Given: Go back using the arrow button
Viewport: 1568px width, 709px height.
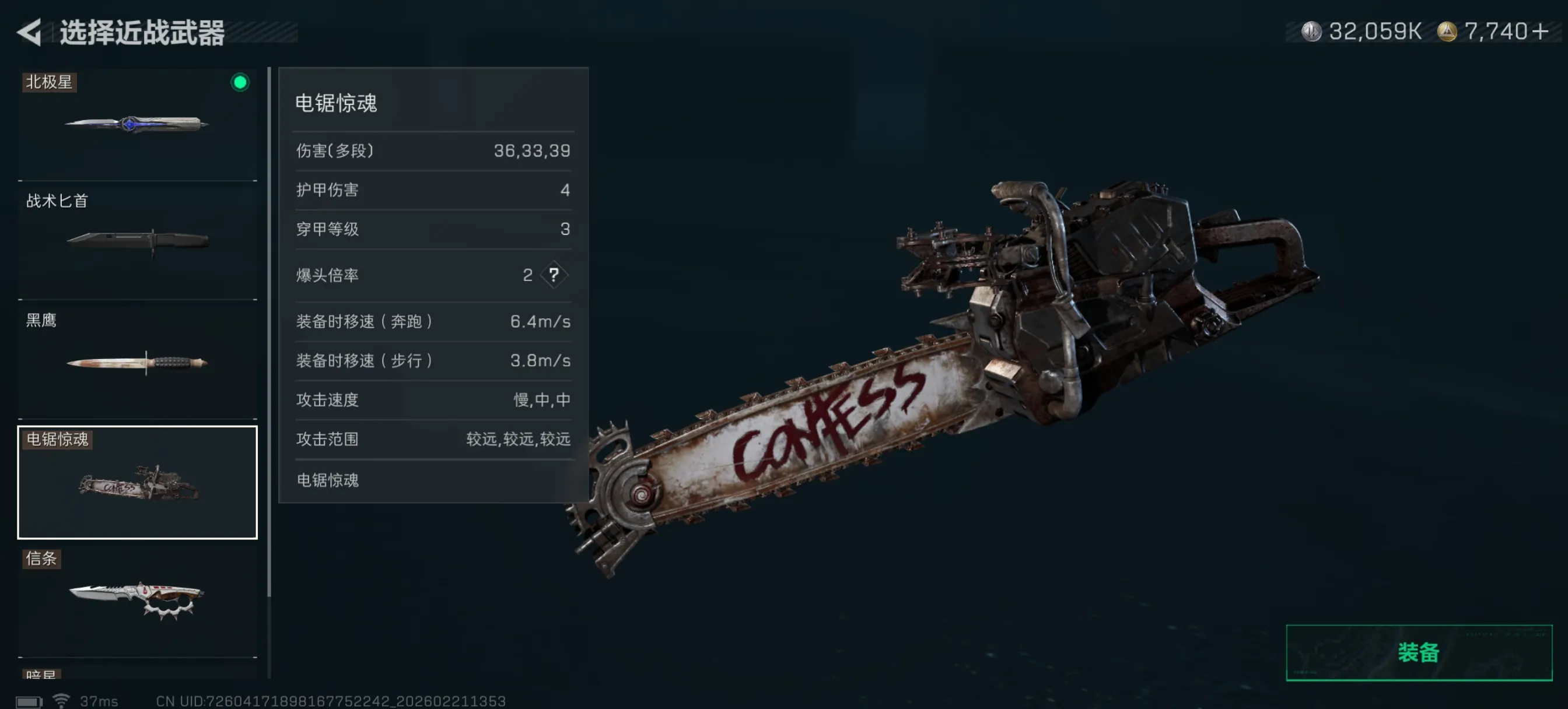Looking at the screenshot, I should [x=29, y=31].
